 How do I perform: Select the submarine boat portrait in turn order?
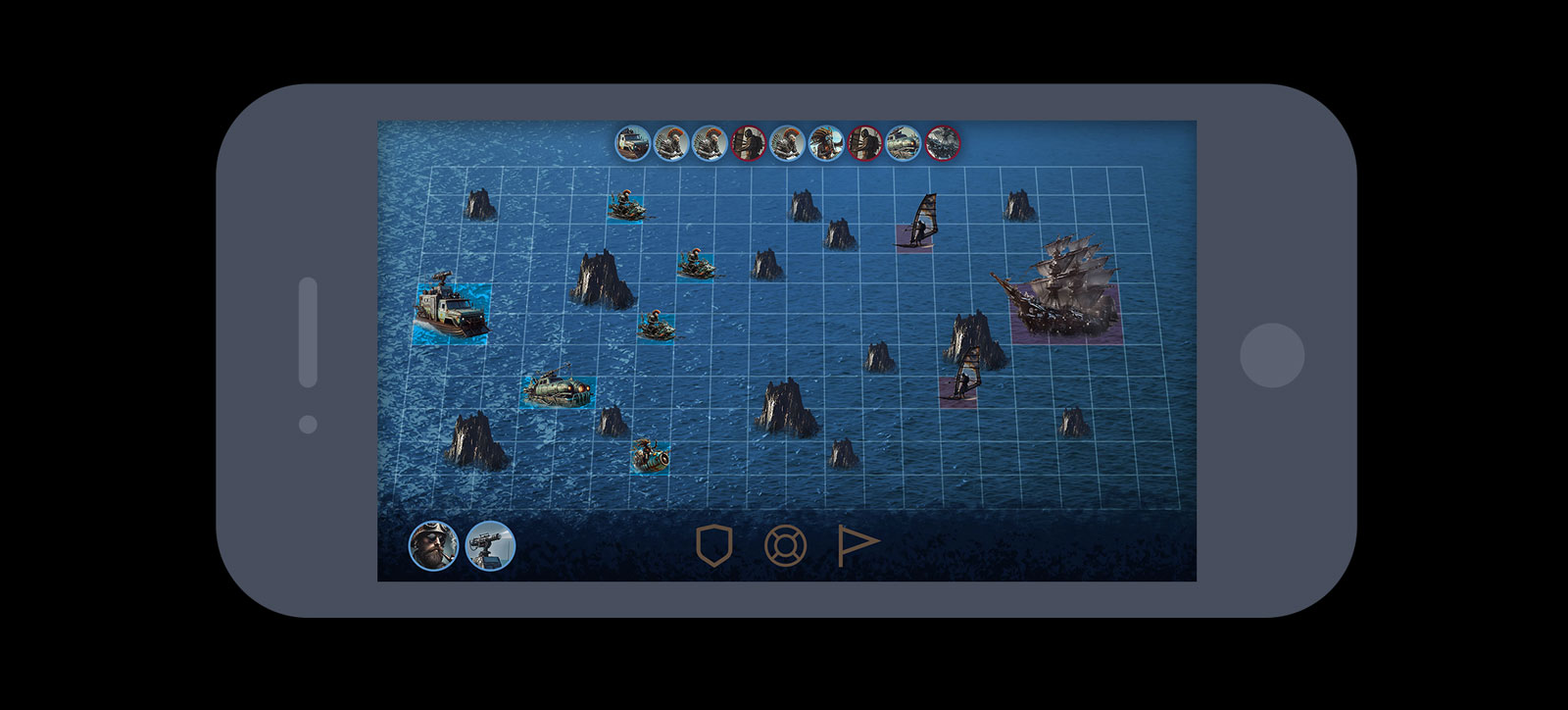[x=904, y=143]
